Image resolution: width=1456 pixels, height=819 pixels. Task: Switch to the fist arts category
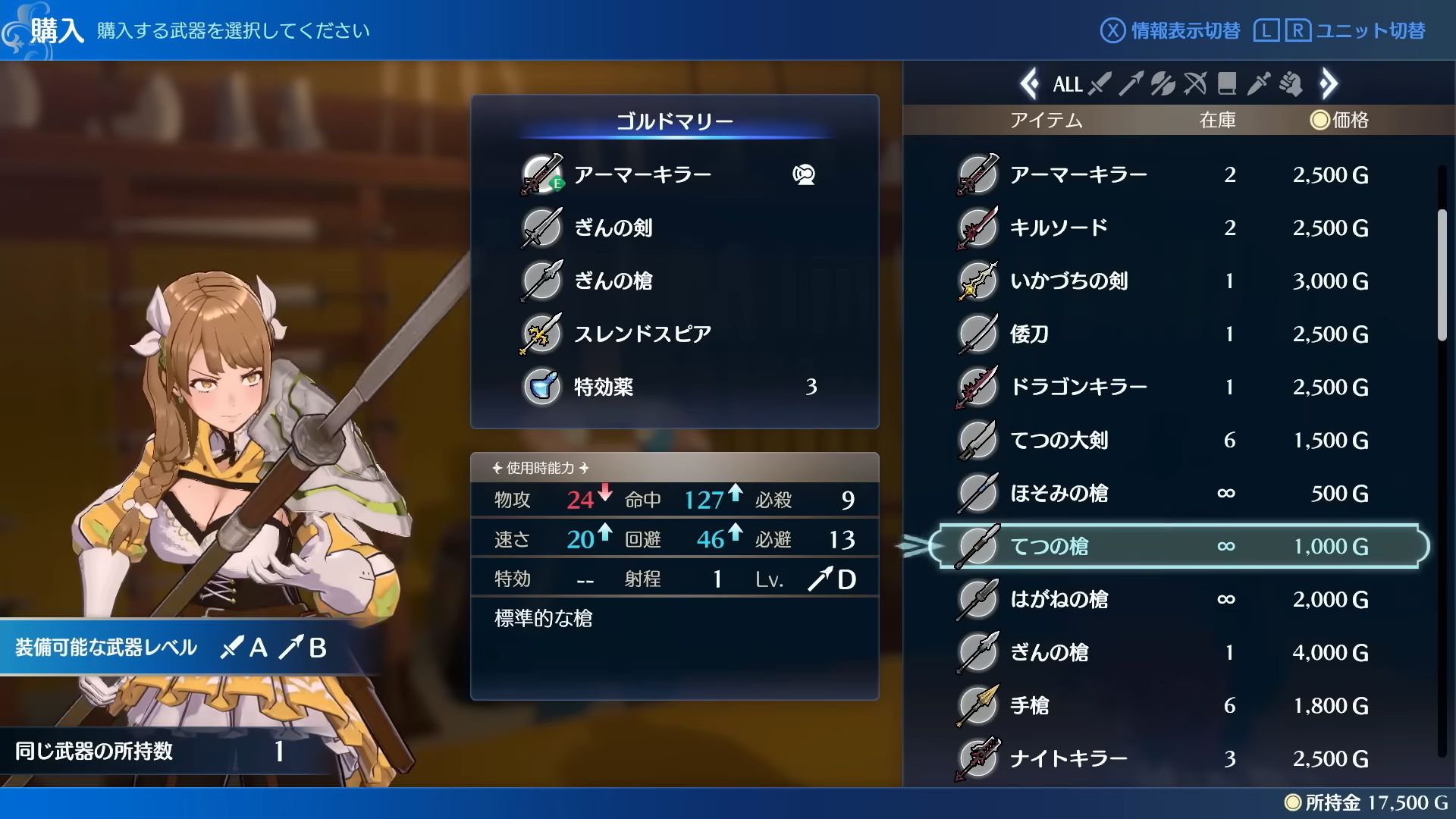point(1291,84)
